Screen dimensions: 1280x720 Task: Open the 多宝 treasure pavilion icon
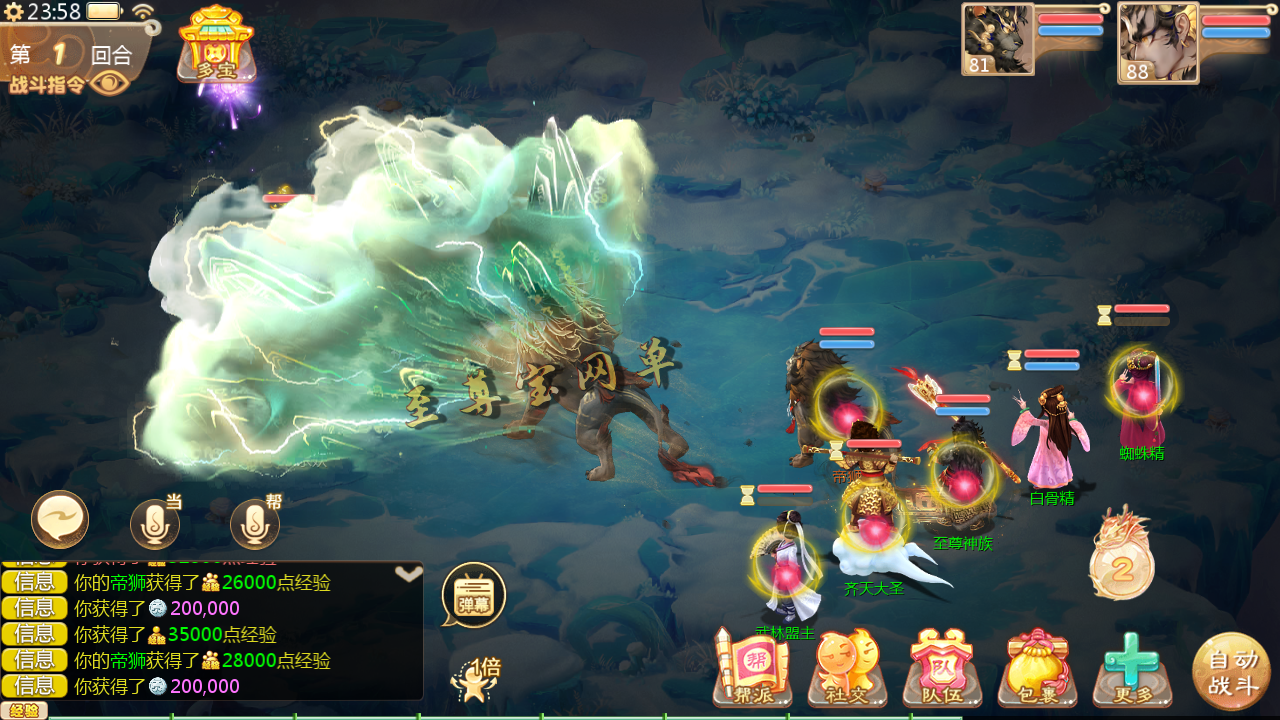click(x=216, y=43)
